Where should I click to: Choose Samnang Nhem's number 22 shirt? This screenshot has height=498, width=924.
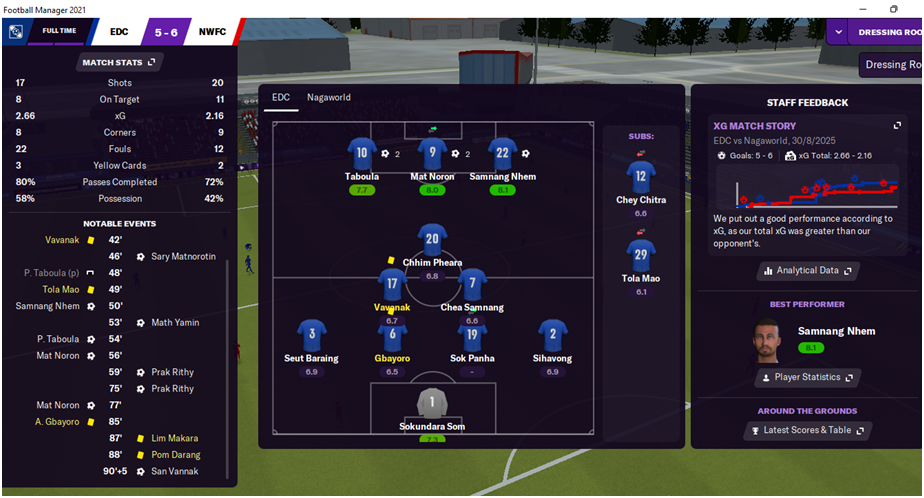pyautogui.click(x=501, y=153)
